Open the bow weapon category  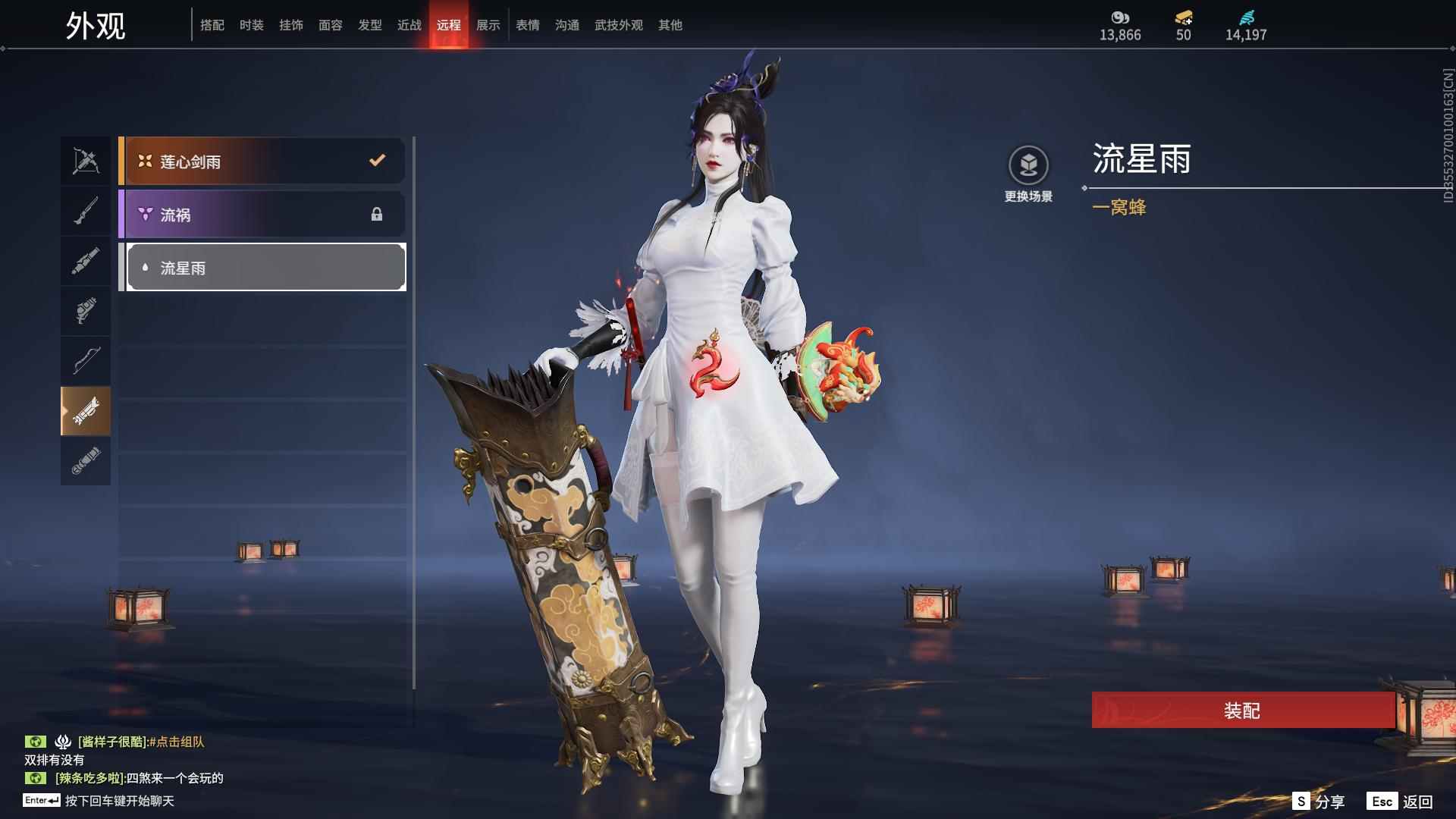pos(85,360)
